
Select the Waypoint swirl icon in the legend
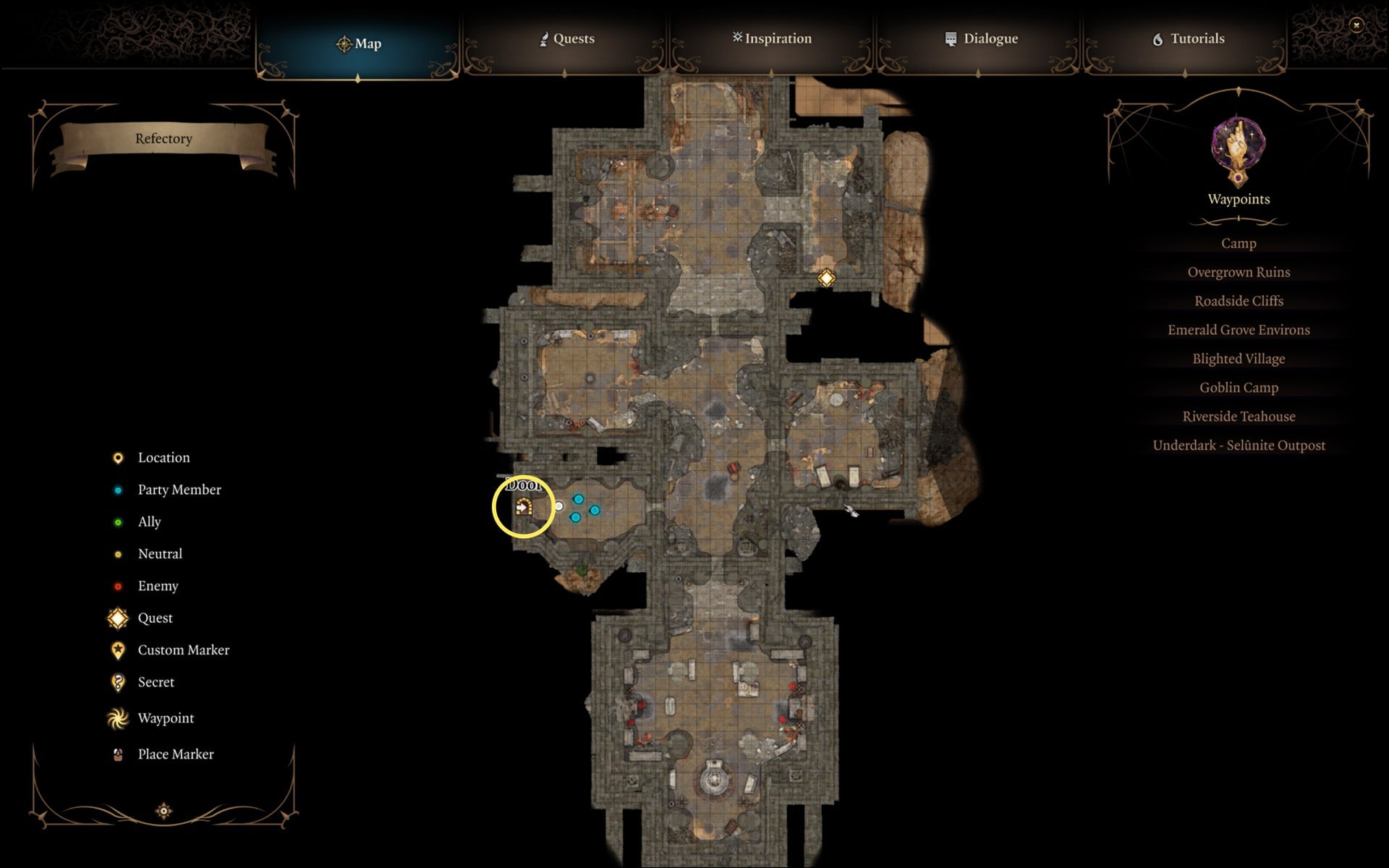point(116,718)
